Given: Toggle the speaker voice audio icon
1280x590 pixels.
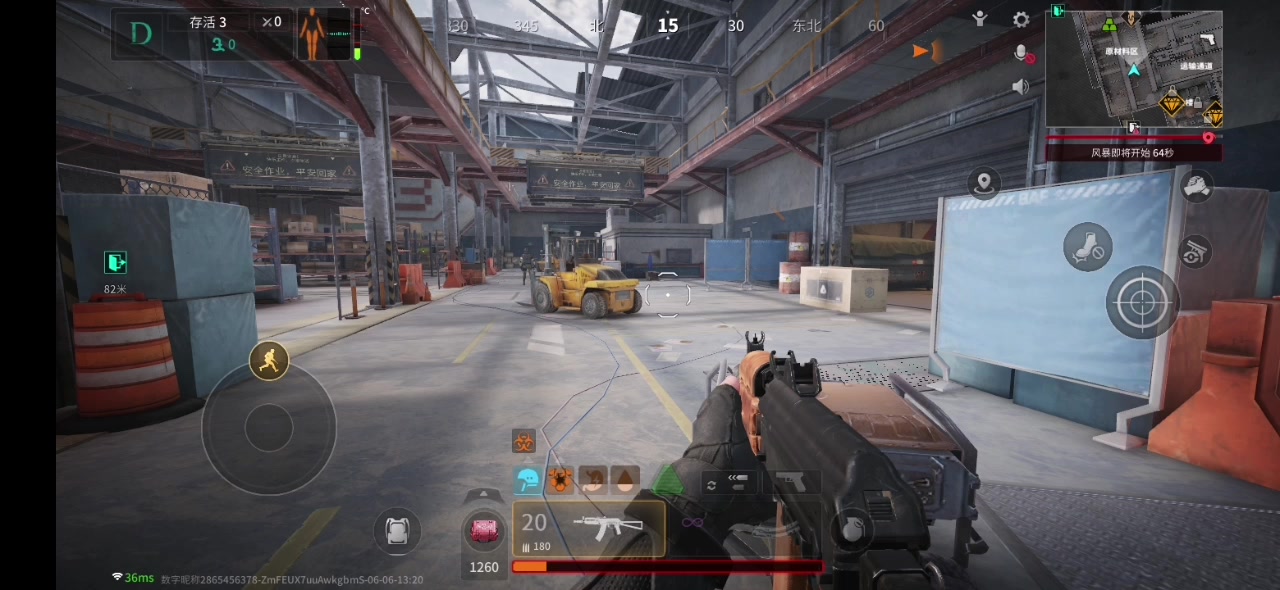Looking at the screenshot, I should (1021, 87).
